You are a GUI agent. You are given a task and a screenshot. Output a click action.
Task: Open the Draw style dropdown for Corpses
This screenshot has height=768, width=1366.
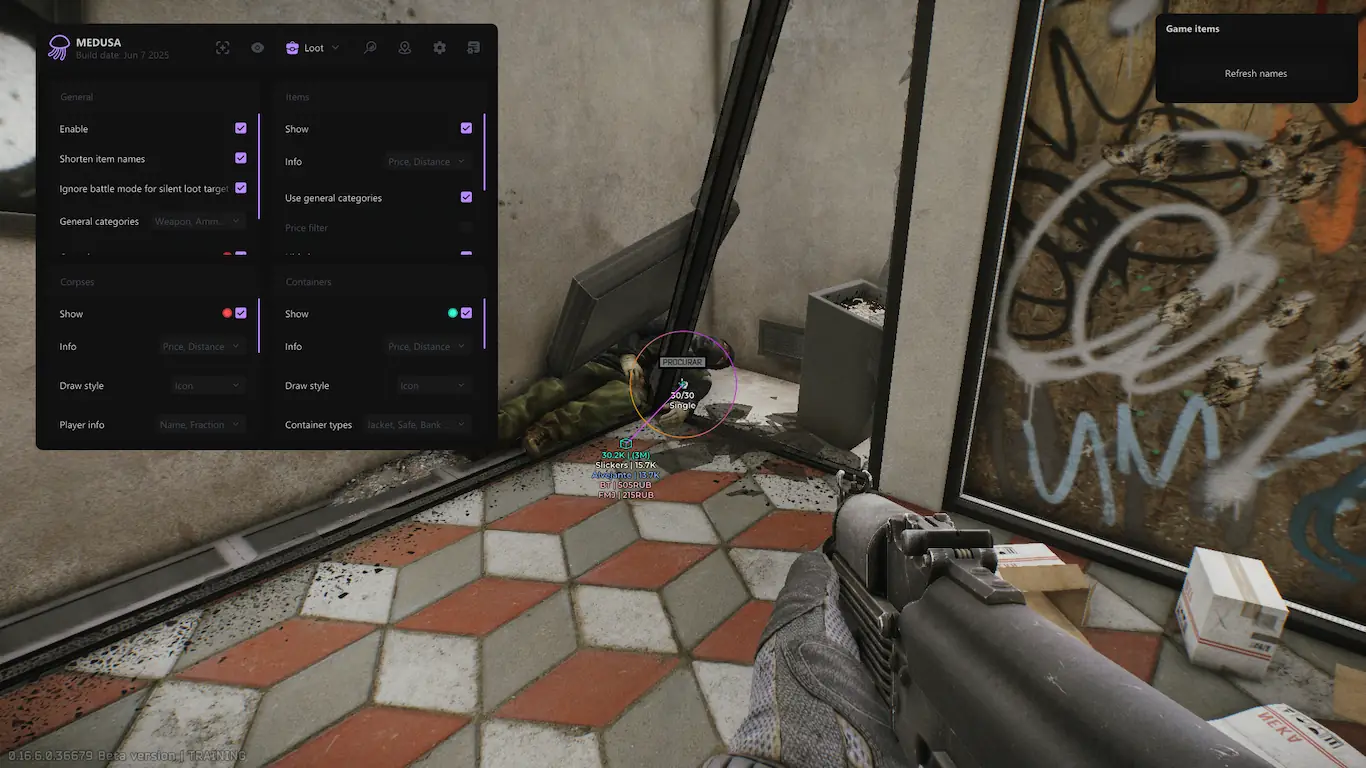208,386
